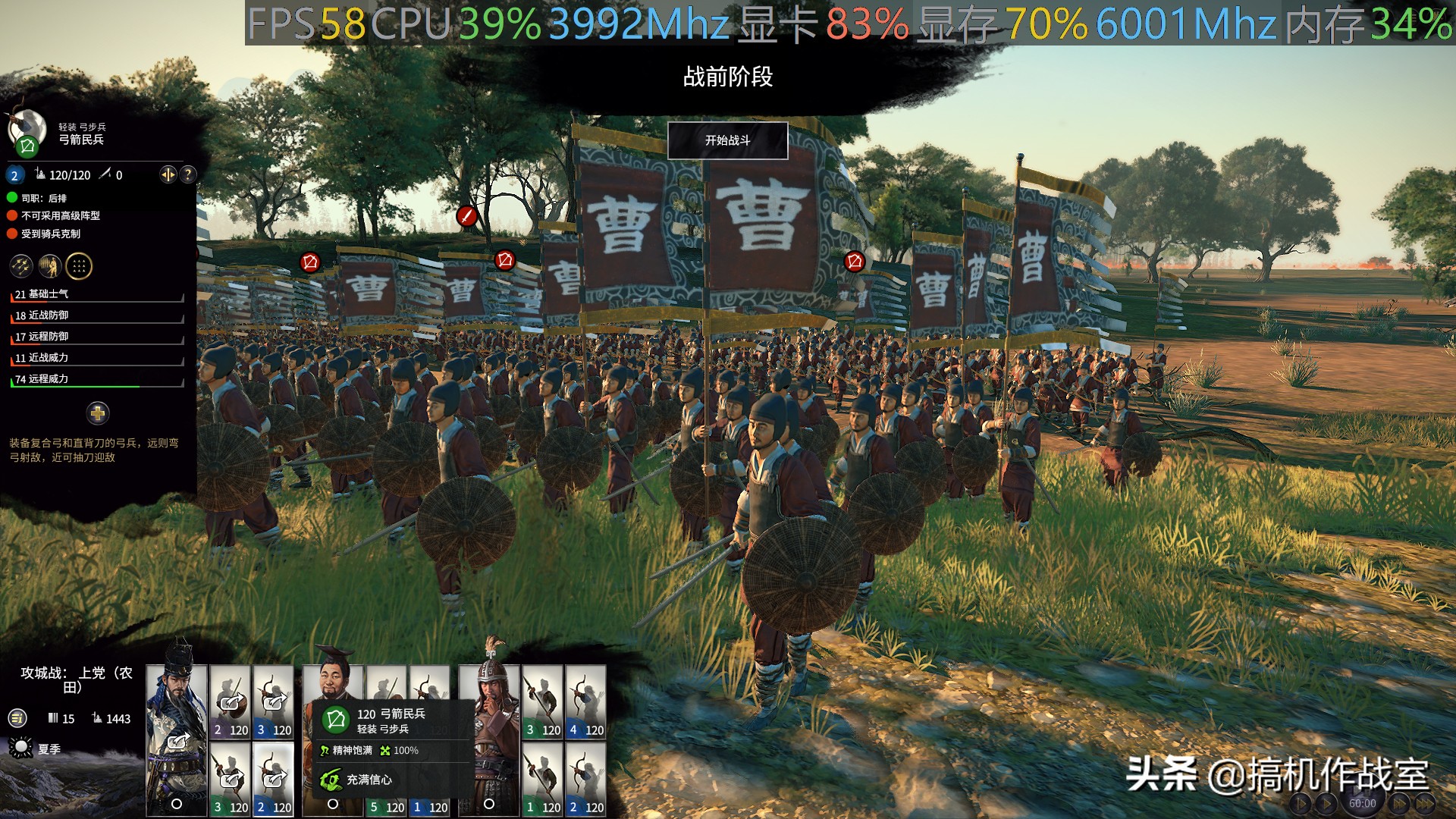1456x819 pixels.
Task: Toggle the ◀▶ banner direction control
Action: point(168,175)
